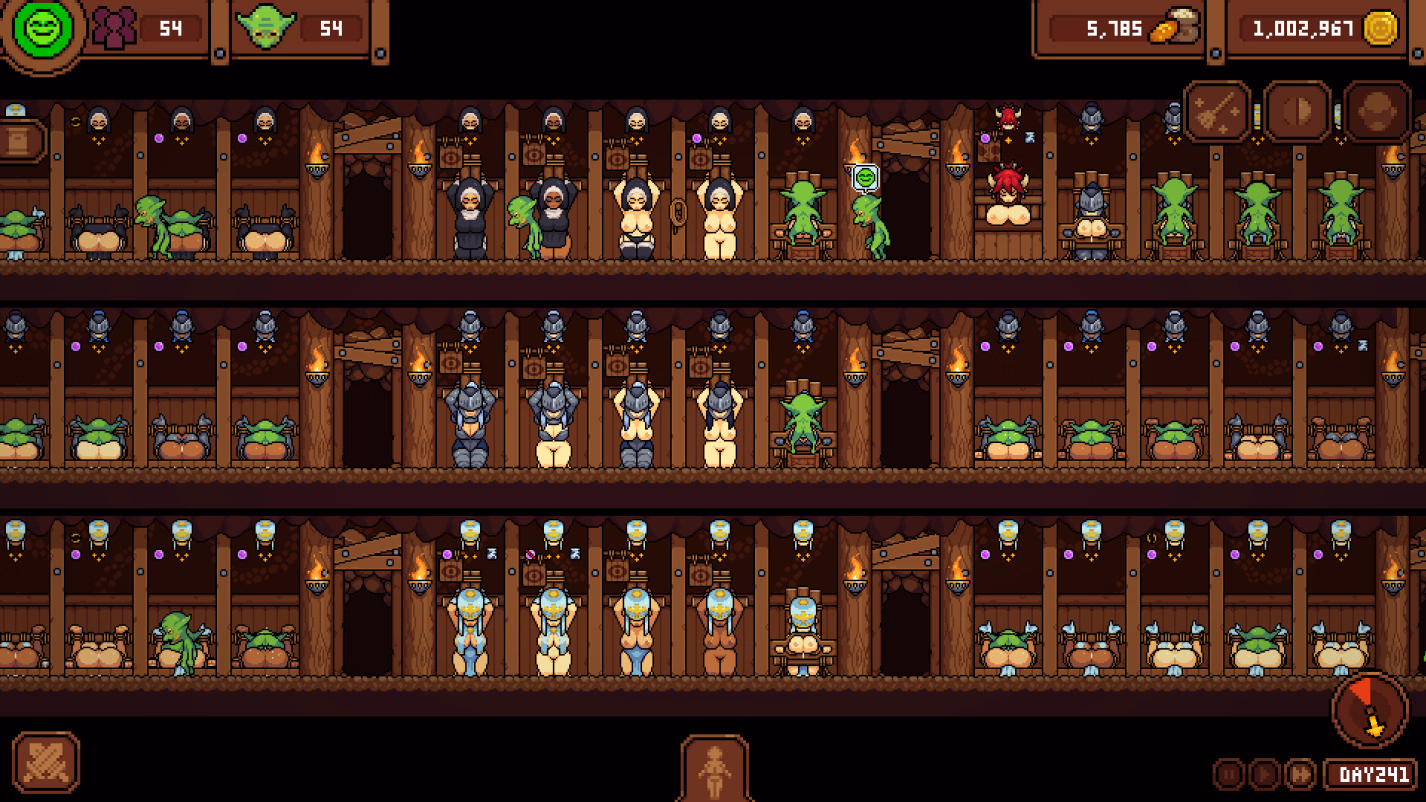Screen dimensions: 1426x802
Task: Collect a floating purple orb
Action: 156,138
